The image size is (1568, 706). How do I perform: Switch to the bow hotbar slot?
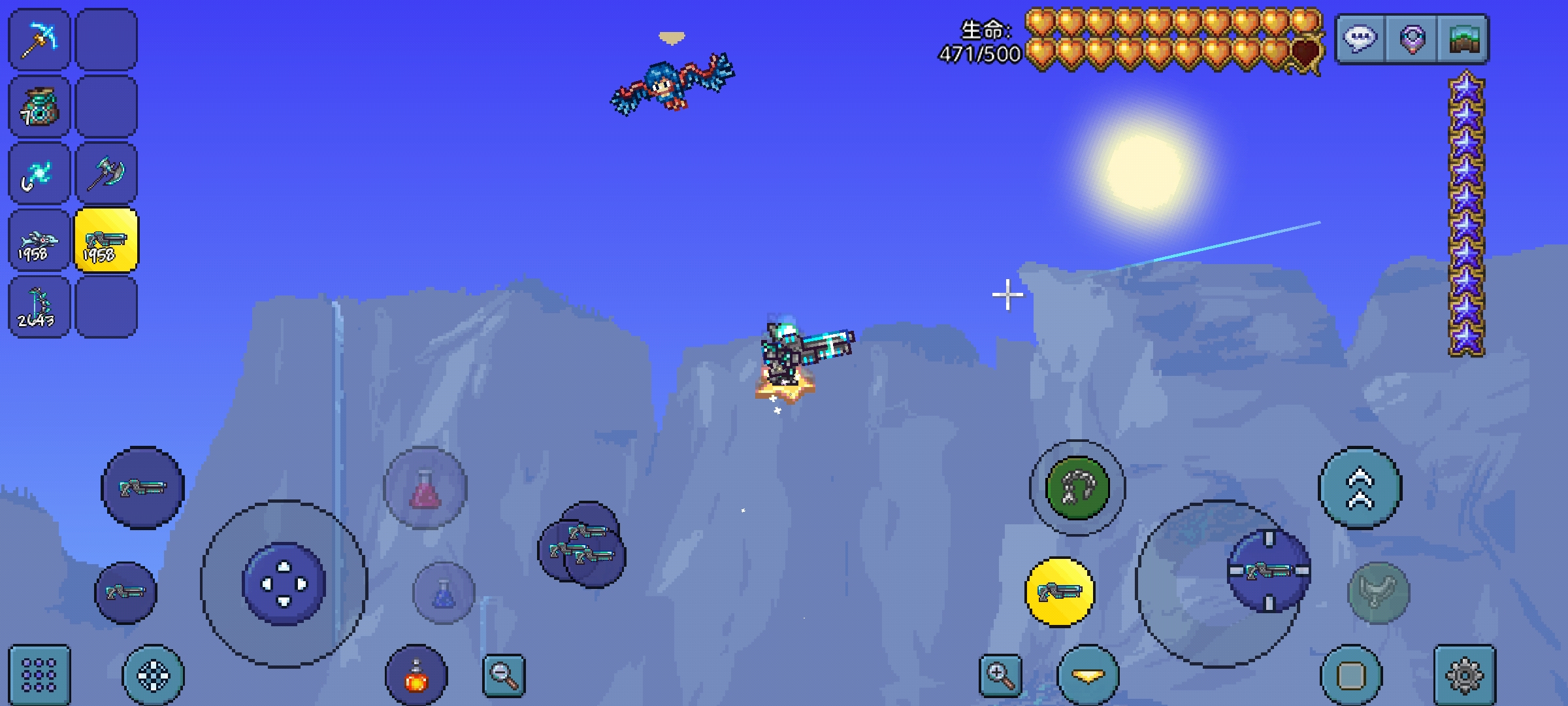pyautogui.click(x=39, y=307)
